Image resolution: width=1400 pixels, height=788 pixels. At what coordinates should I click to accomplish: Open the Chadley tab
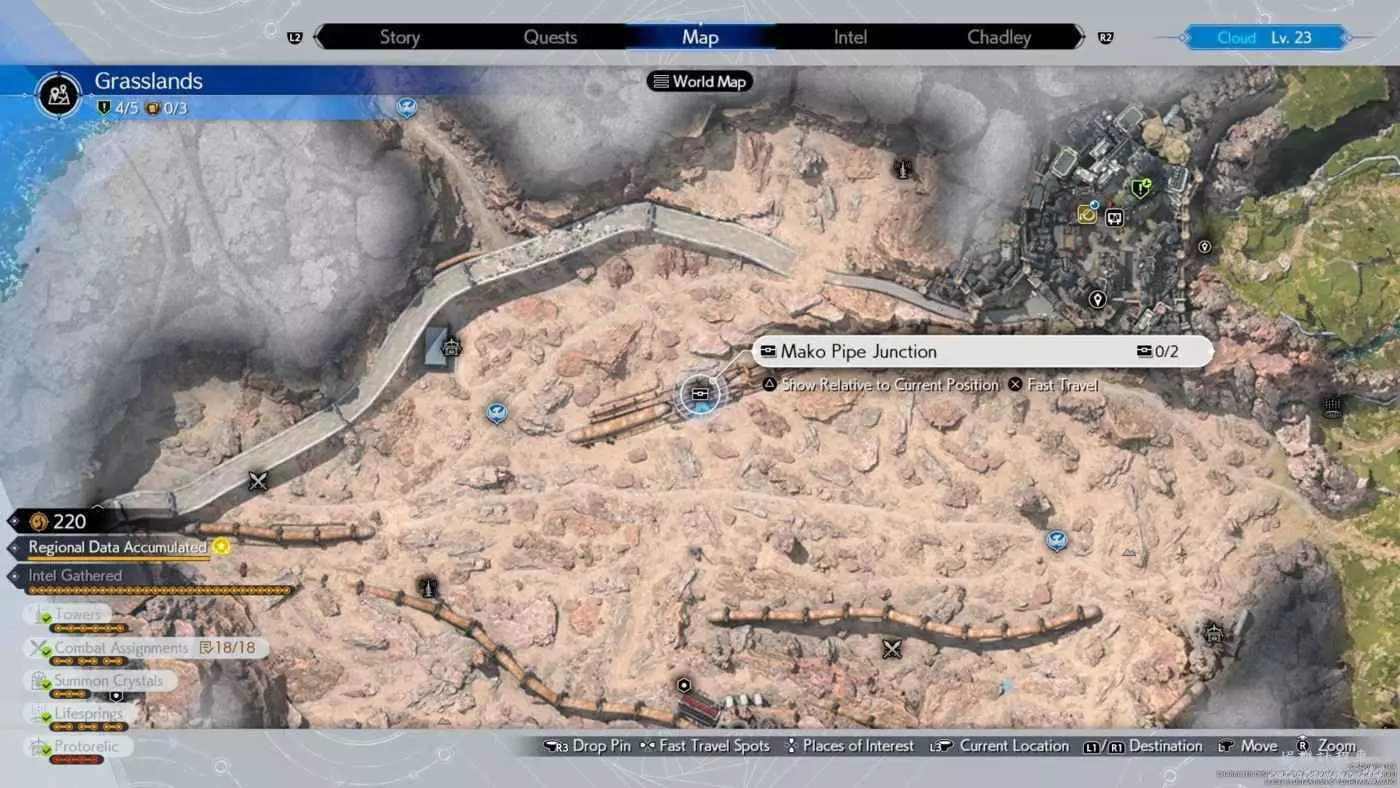(x=998, y=38)
